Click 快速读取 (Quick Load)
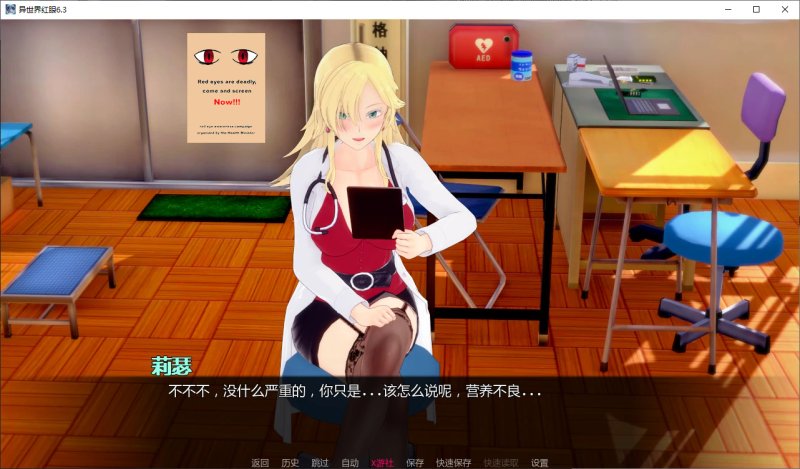The image size is (800, 469). point(501,463)
